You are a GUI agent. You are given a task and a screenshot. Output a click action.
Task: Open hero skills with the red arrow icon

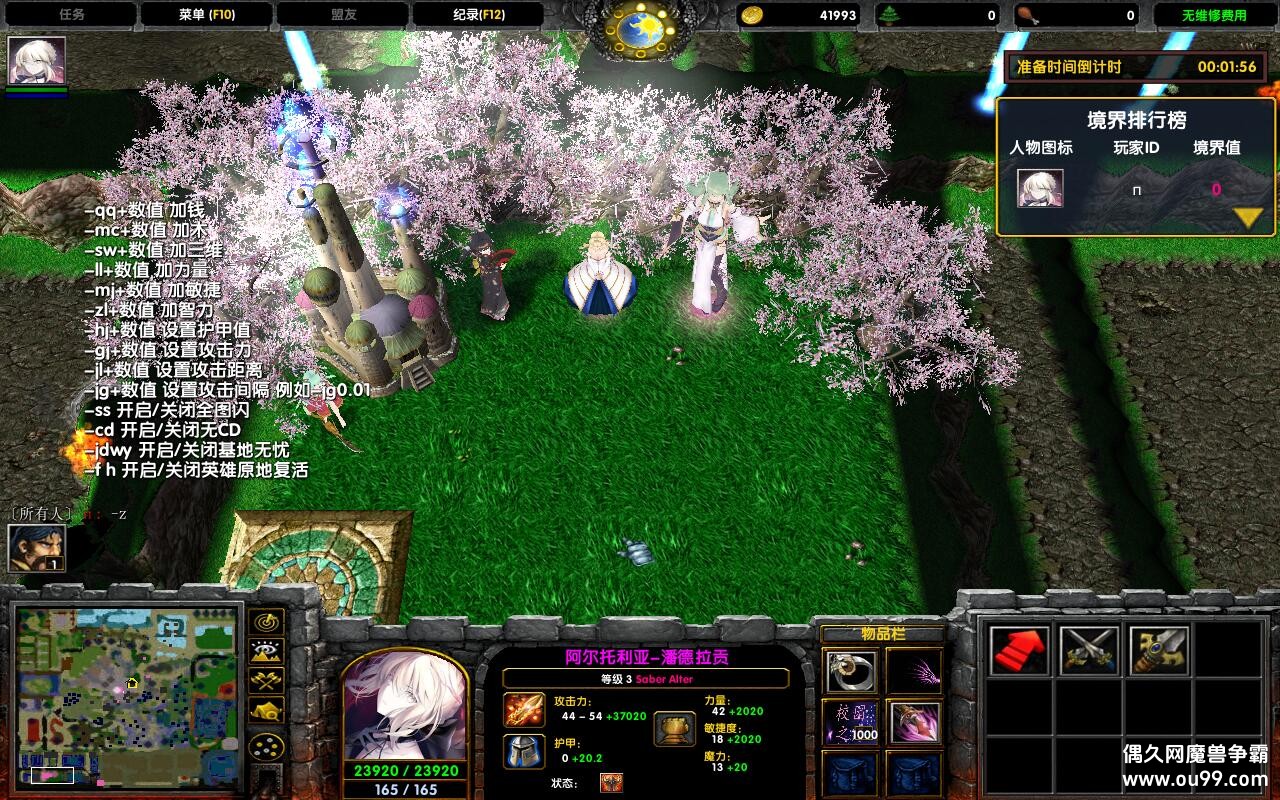pyautogui.click(x=1019, y=651)
